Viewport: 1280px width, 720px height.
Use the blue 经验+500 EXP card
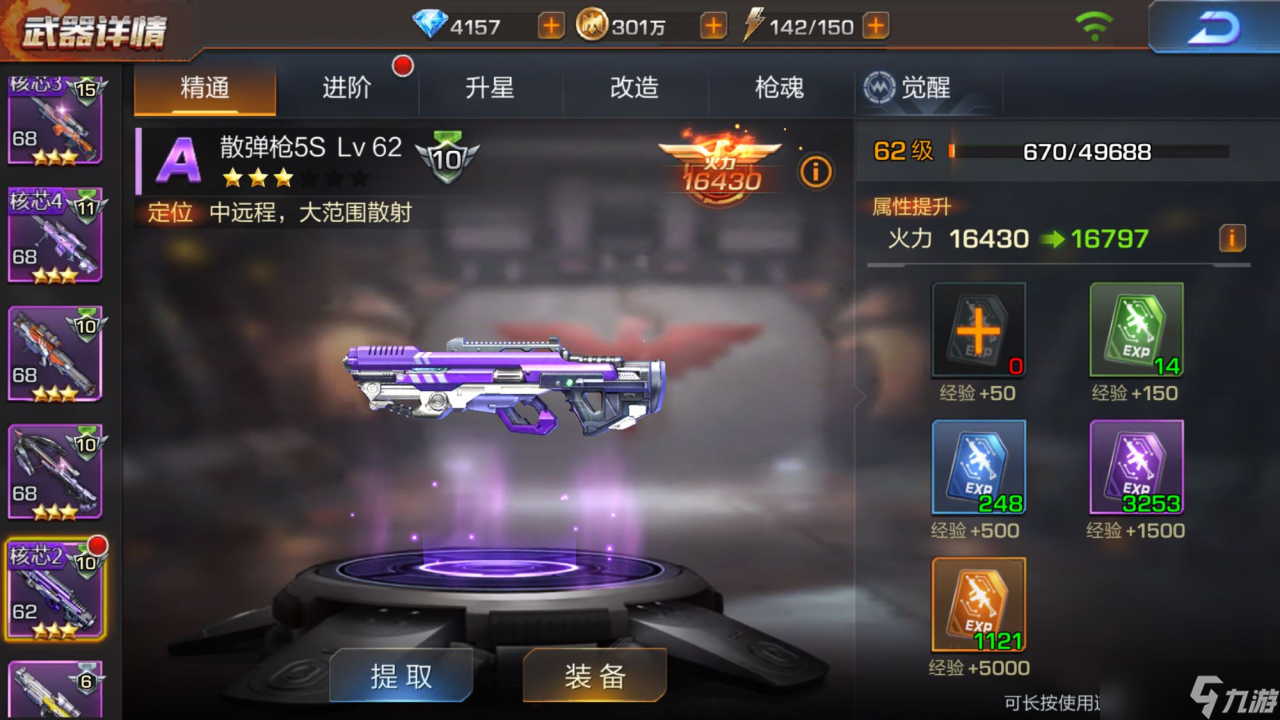pyautogui.click(x=978, y=467)
